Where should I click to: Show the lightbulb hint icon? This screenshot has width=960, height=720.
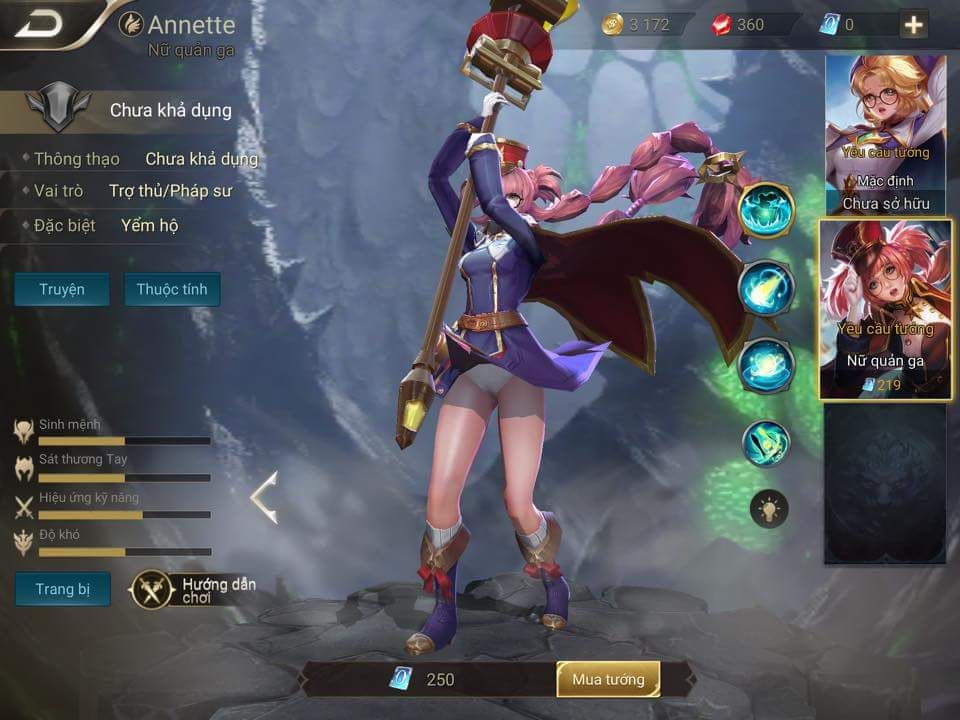pos(769,510)
